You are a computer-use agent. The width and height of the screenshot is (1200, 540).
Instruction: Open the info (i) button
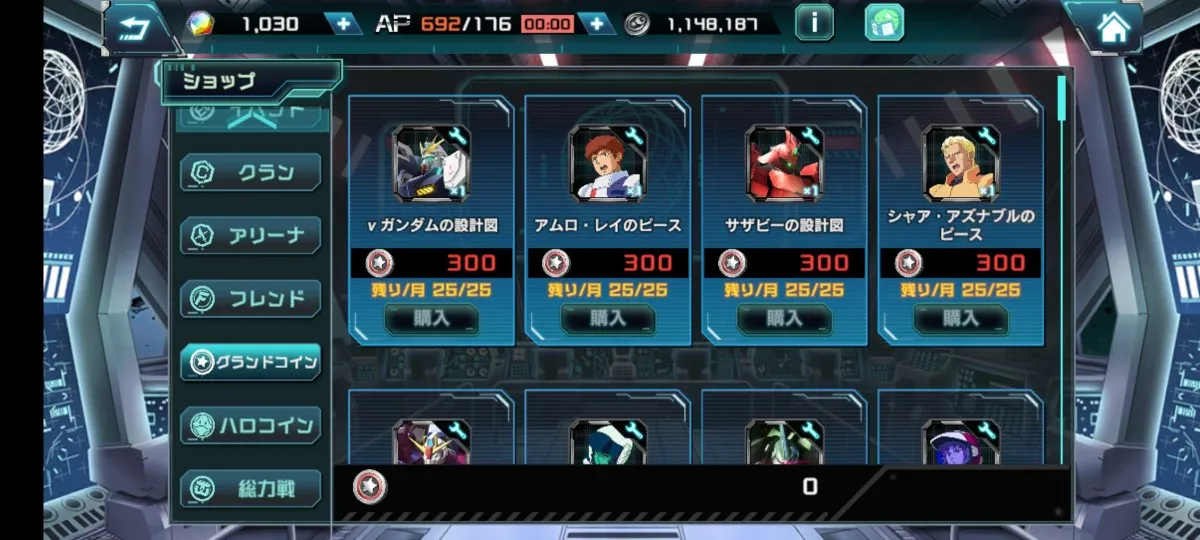click(x=814, y=22)
